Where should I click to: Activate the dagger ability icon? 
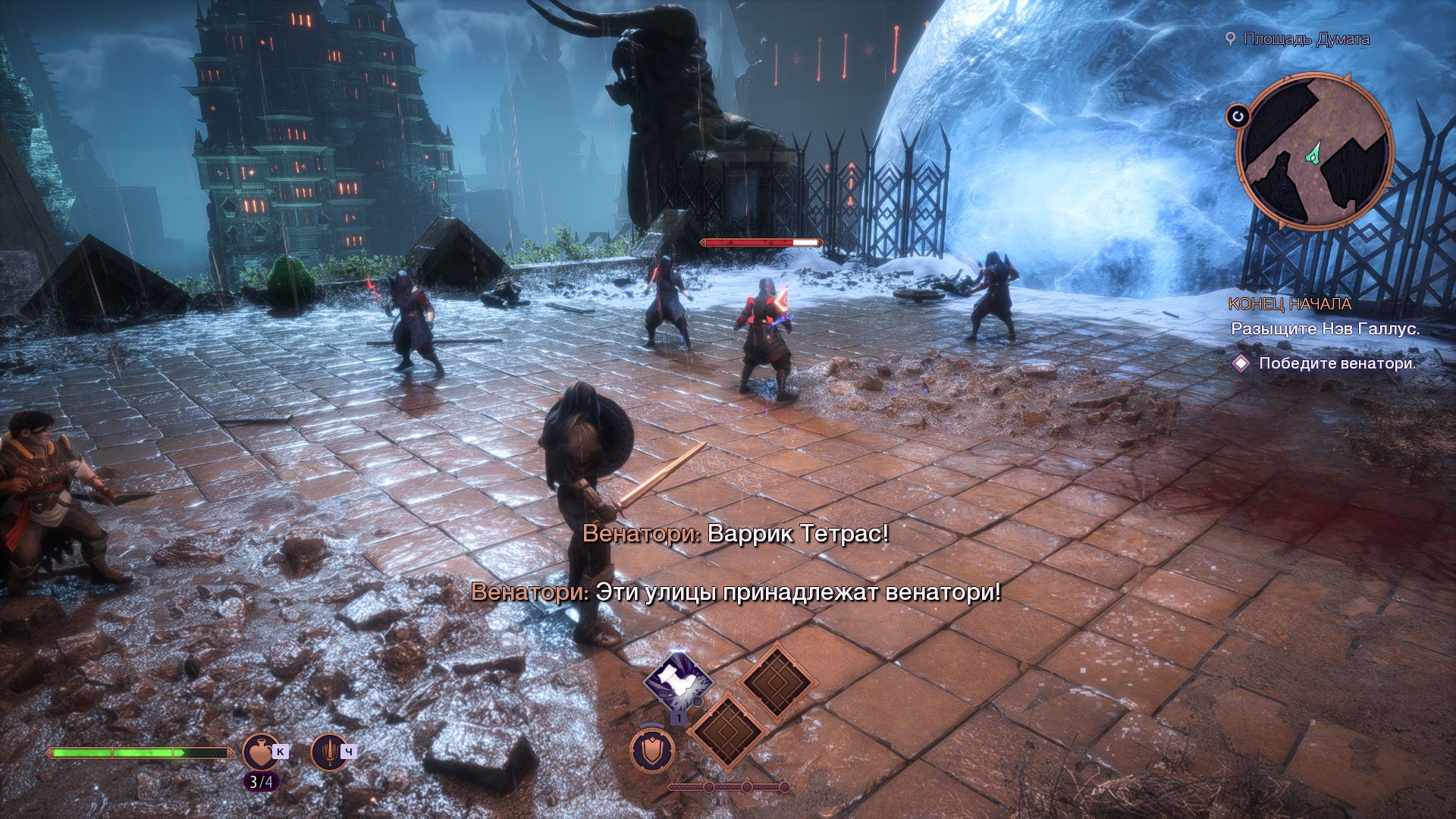[329, 752]
